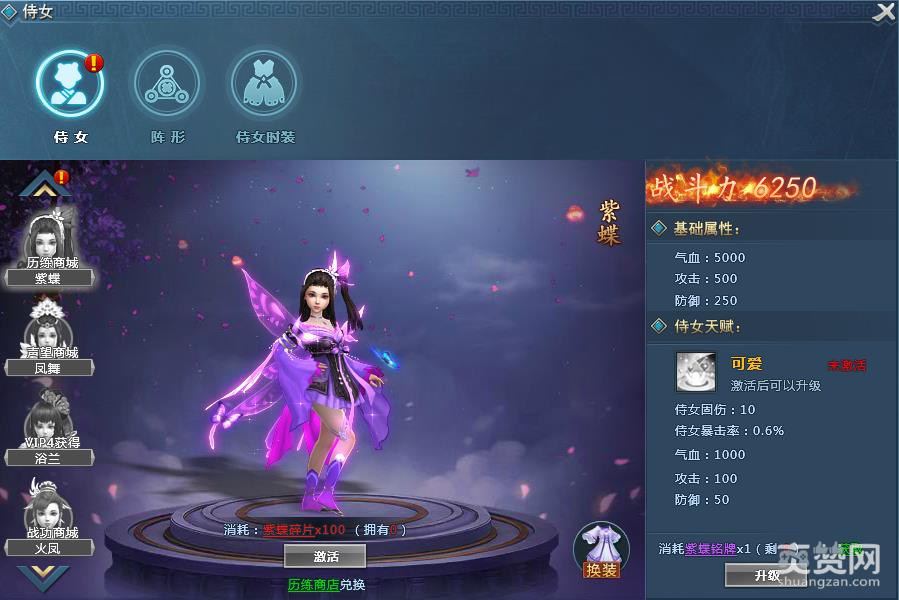
Task: Select the 可爱 talent icon
Action: click(x=695, y=371)
